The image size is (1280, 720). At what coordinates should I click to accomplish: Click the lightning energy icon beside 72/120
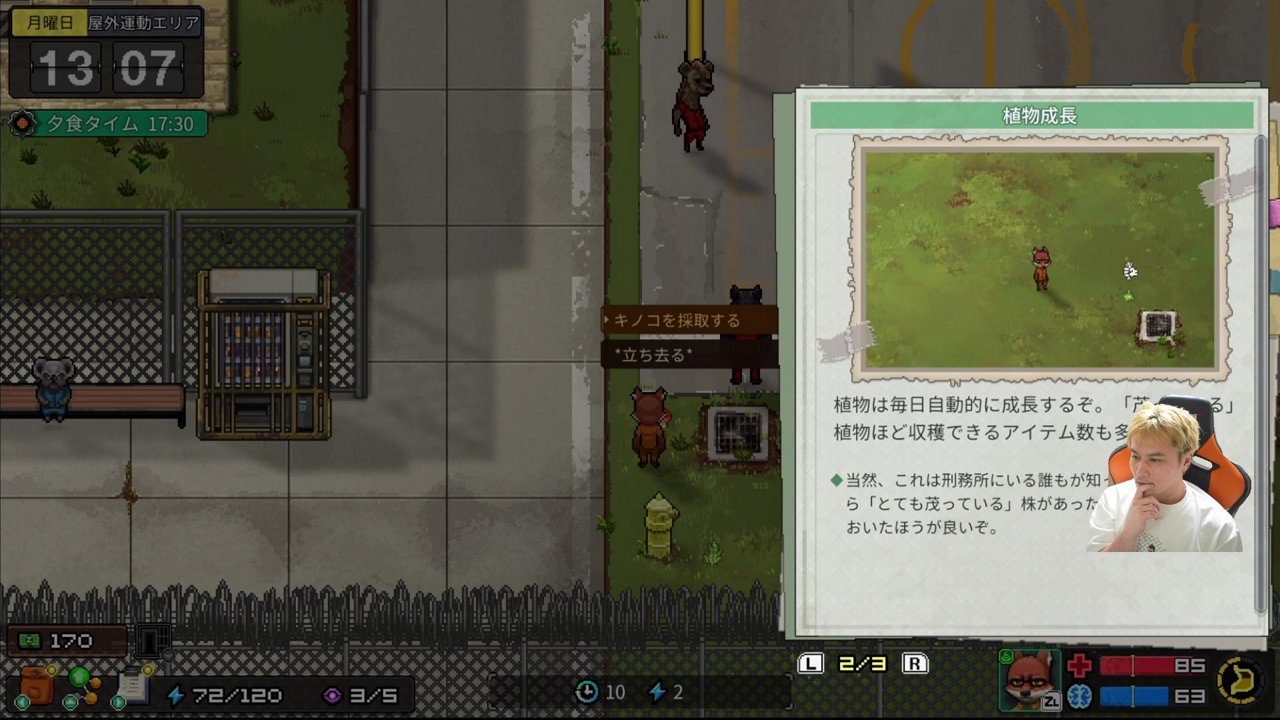point(177,694)
